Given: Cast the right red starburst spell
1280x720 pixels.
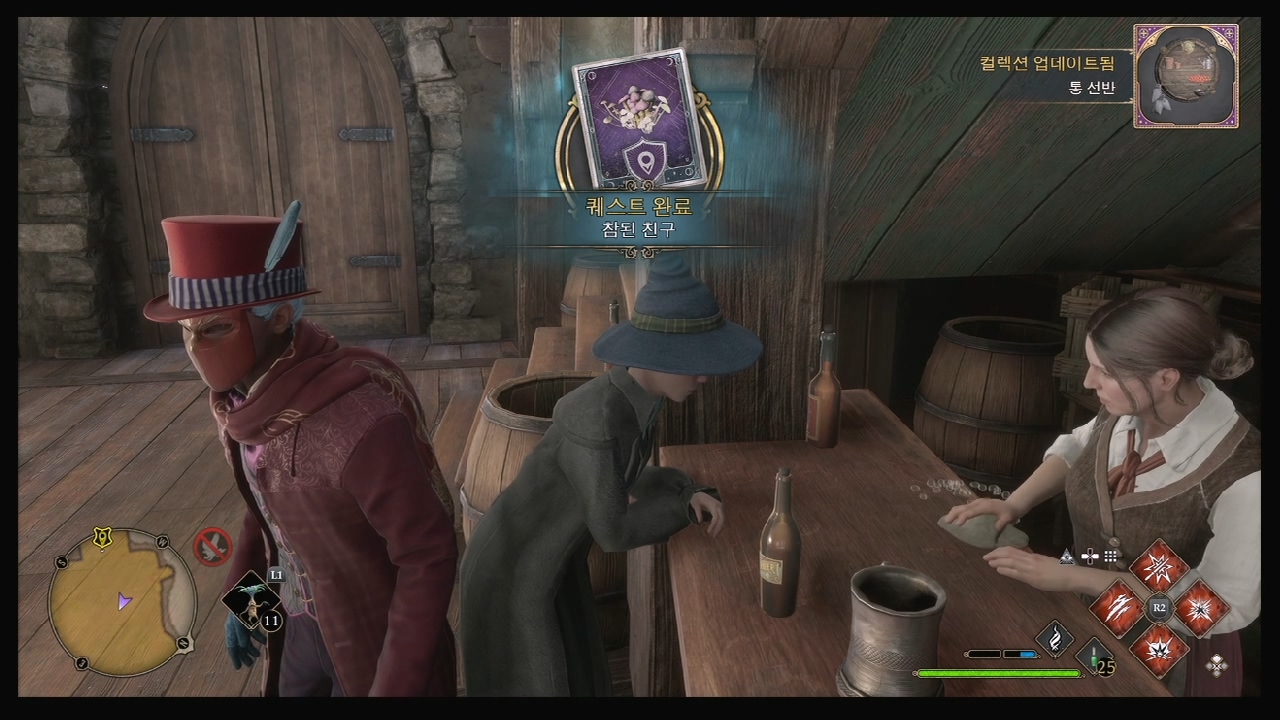Looking at the screenshot, I should tap(1200, 607).
